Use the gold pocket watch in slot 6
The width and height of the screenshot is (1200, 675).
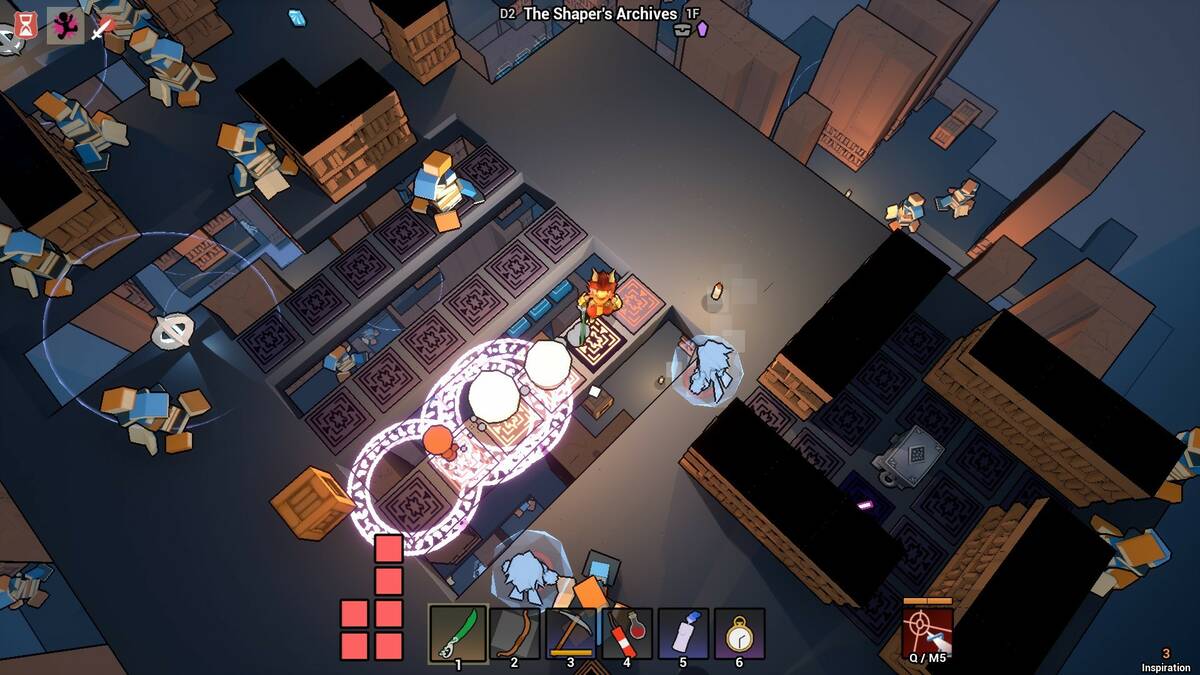[739, 633]
